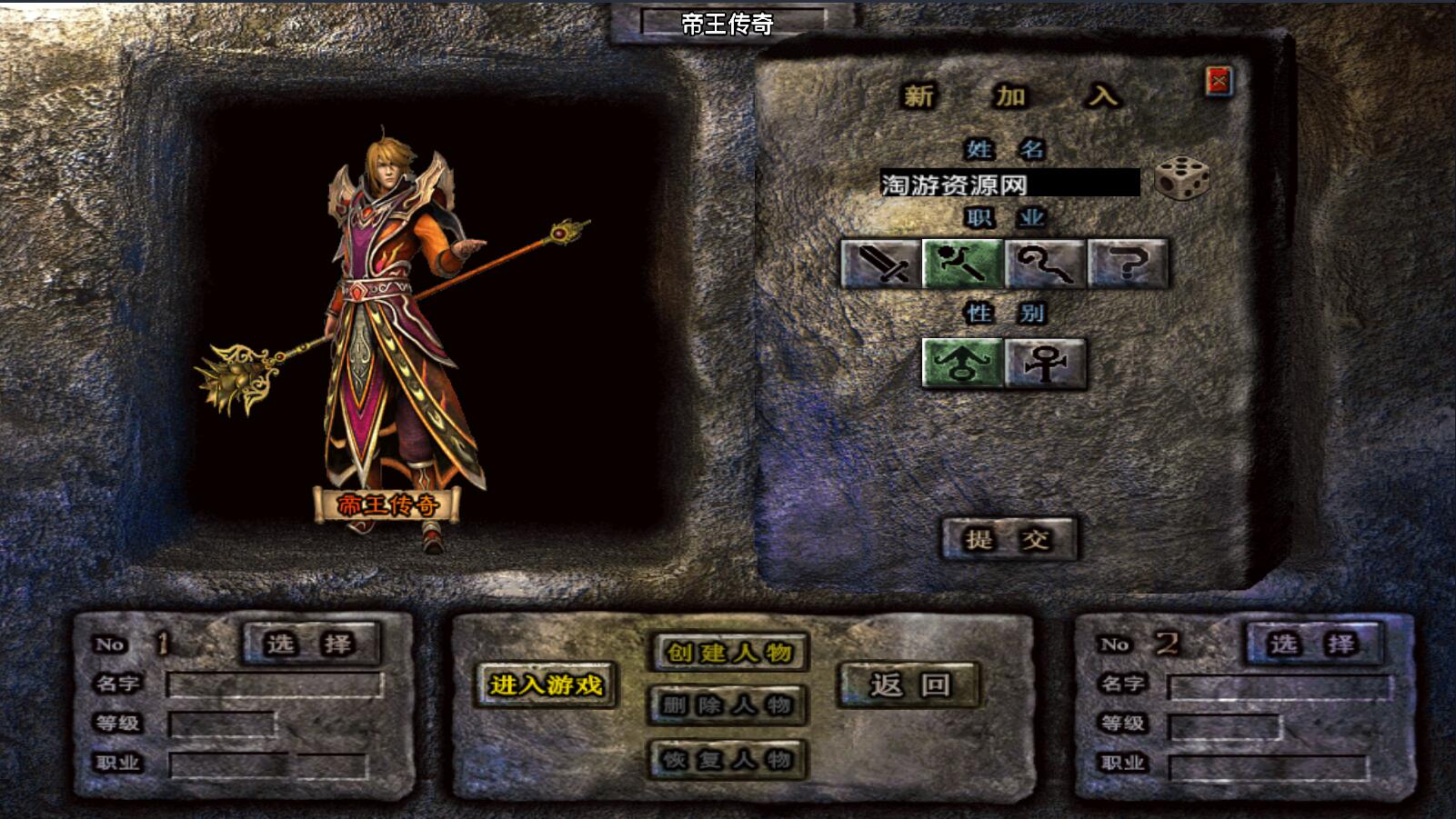Roll the dice for a random name
This screenshot has height=819, width=1456.
[1182, 178]
